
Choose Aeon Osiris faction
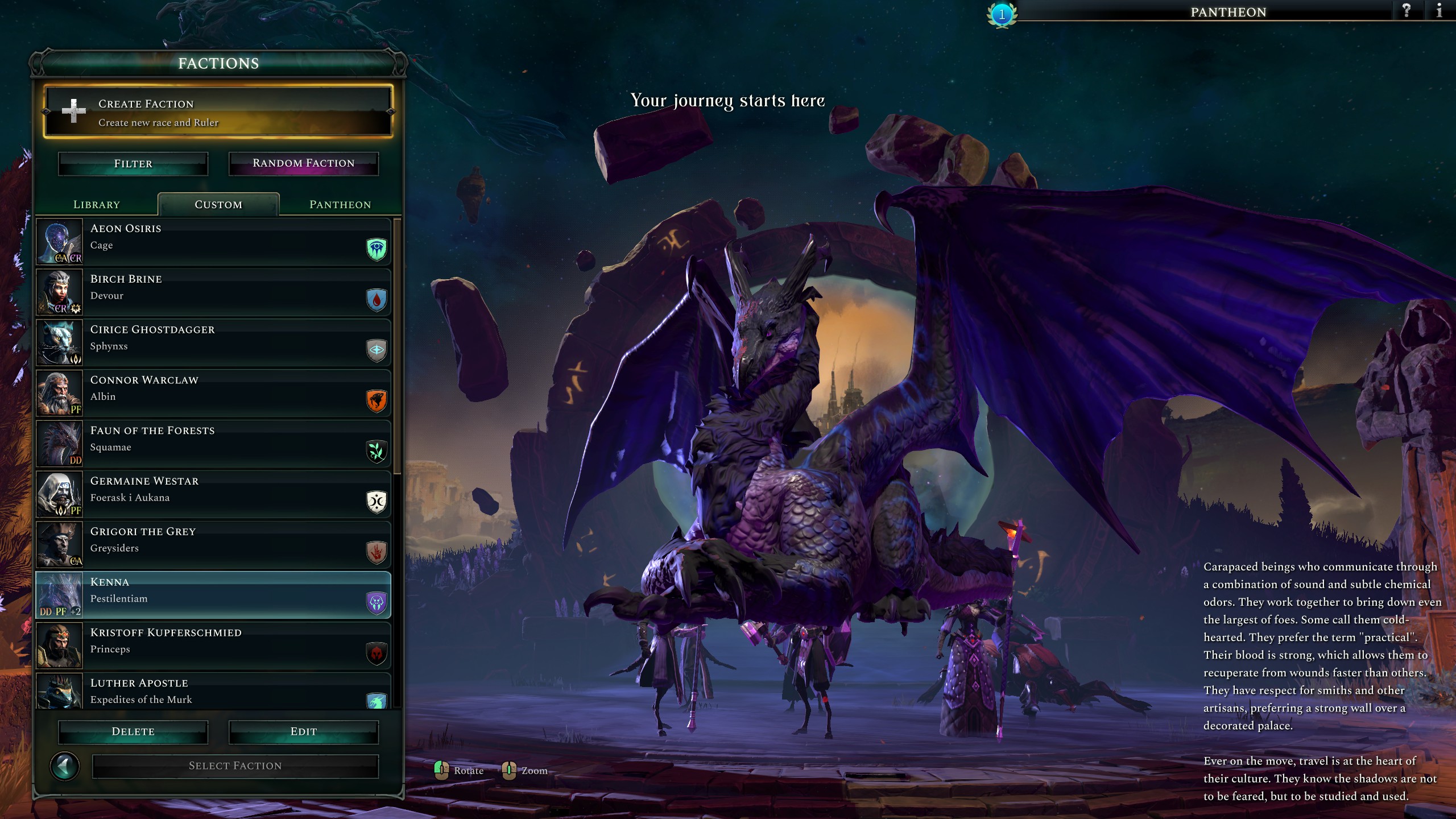coord(213,242)
